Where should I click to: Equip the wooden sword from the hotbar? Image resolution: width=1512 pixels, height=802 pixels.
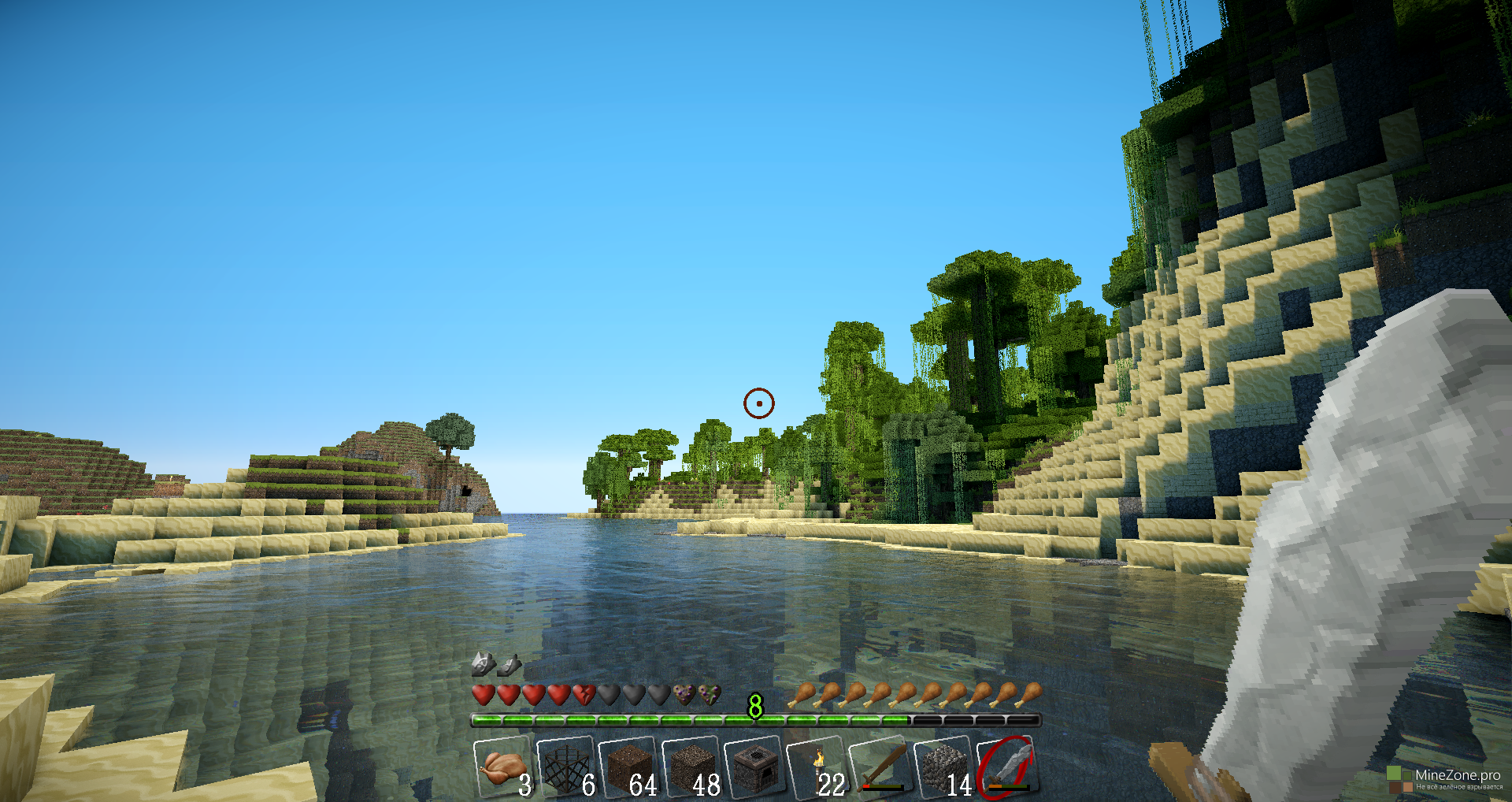pyautogui.click(x=880, y=767)
